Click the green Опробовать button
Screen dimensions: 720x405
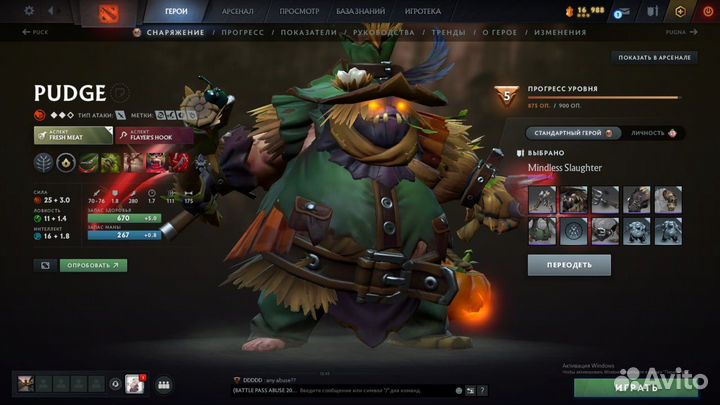coord(93,265)
